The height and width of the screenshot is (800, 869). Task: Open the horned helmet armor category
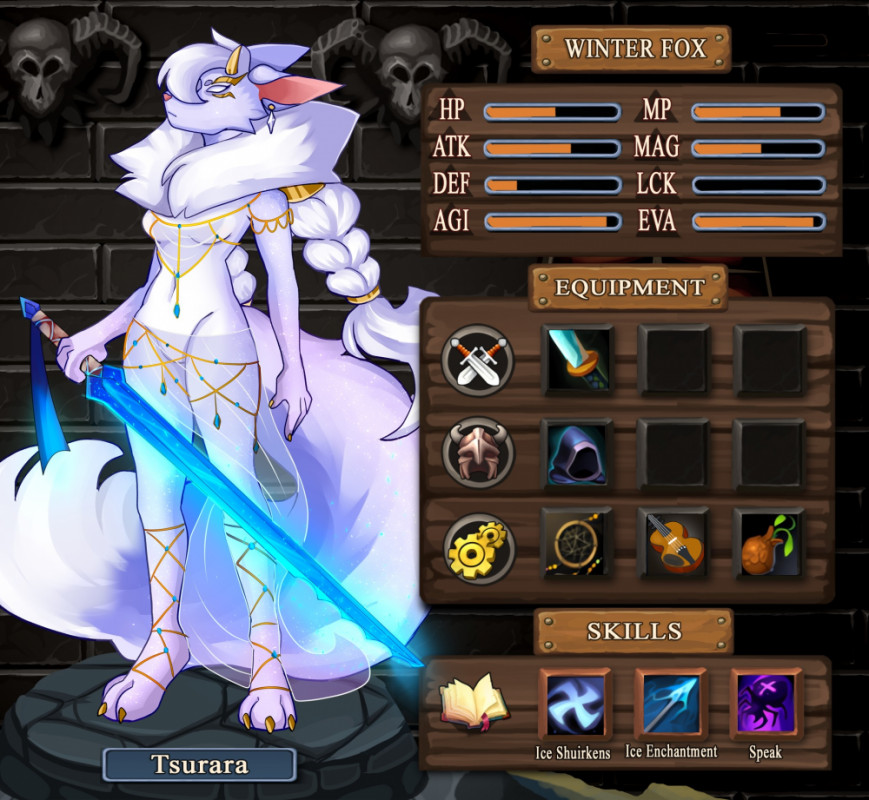[478, 453]
